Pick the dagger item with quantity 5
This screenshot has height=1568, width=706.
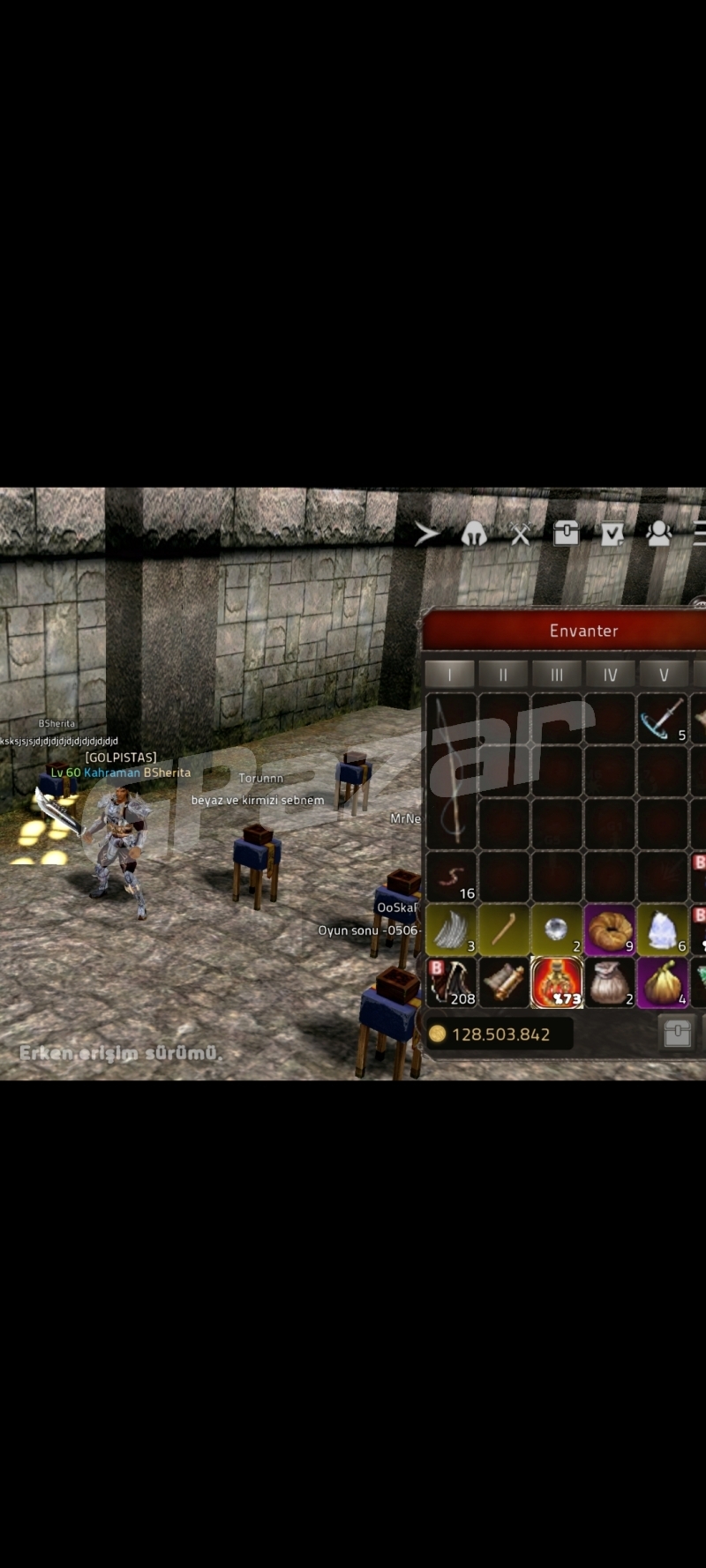coord(663,719)
